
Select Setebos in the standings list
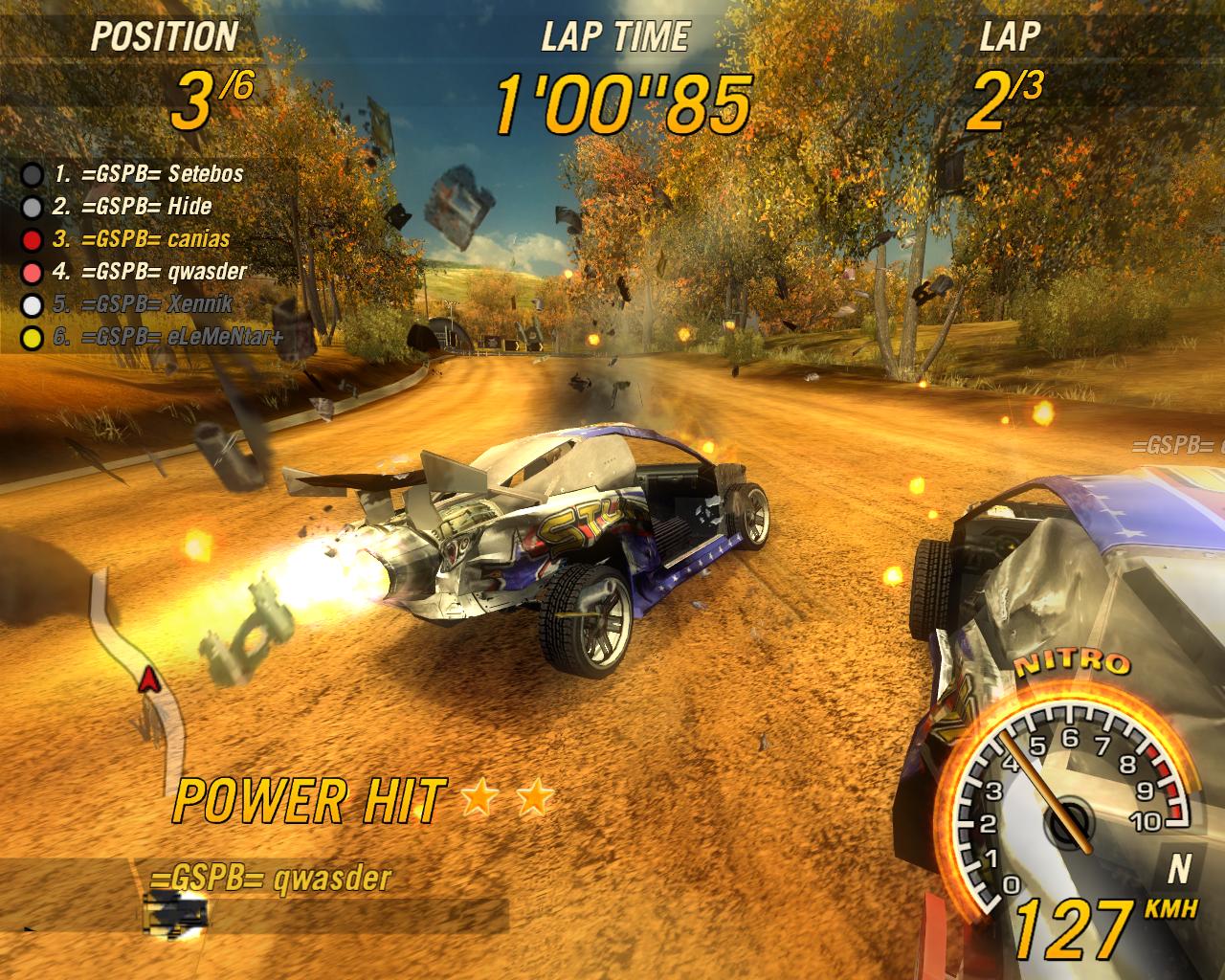(x=148, y=174)
